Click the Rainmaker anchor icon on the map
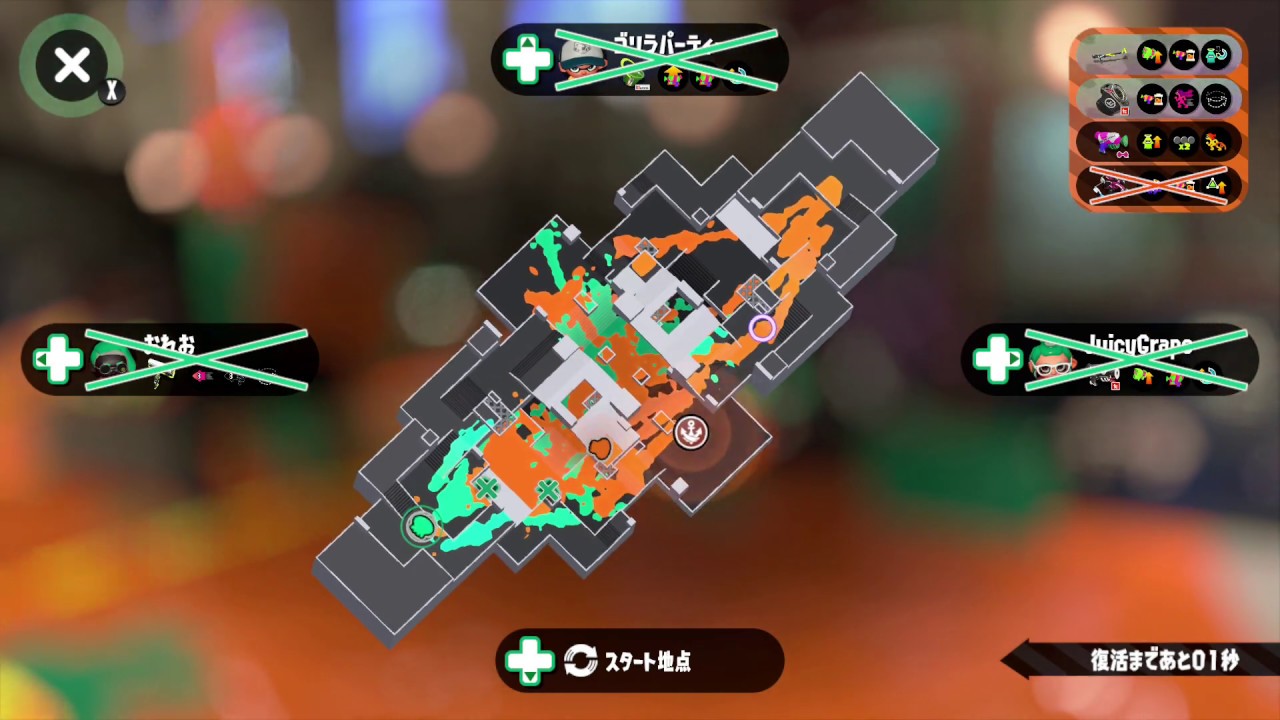The height and width of the screenshot is (720, 1280). click(x=691, y=431)
